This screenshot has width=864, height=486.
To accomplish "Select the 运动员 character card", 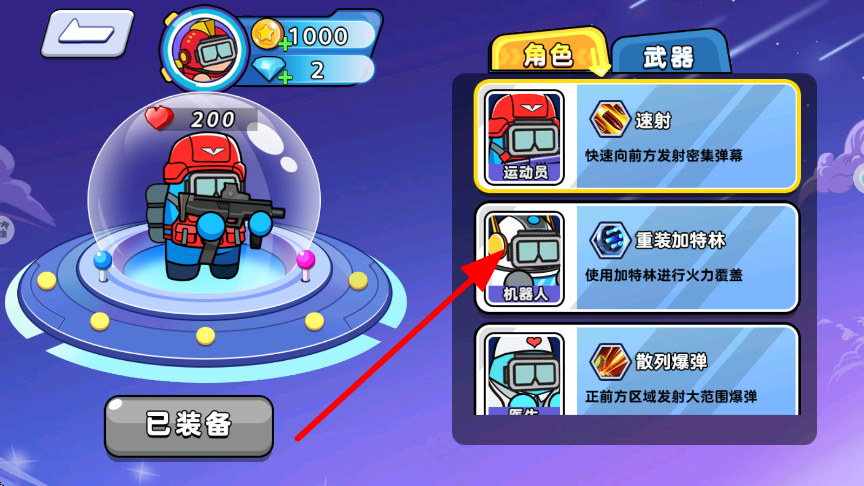I will (637, 136).
